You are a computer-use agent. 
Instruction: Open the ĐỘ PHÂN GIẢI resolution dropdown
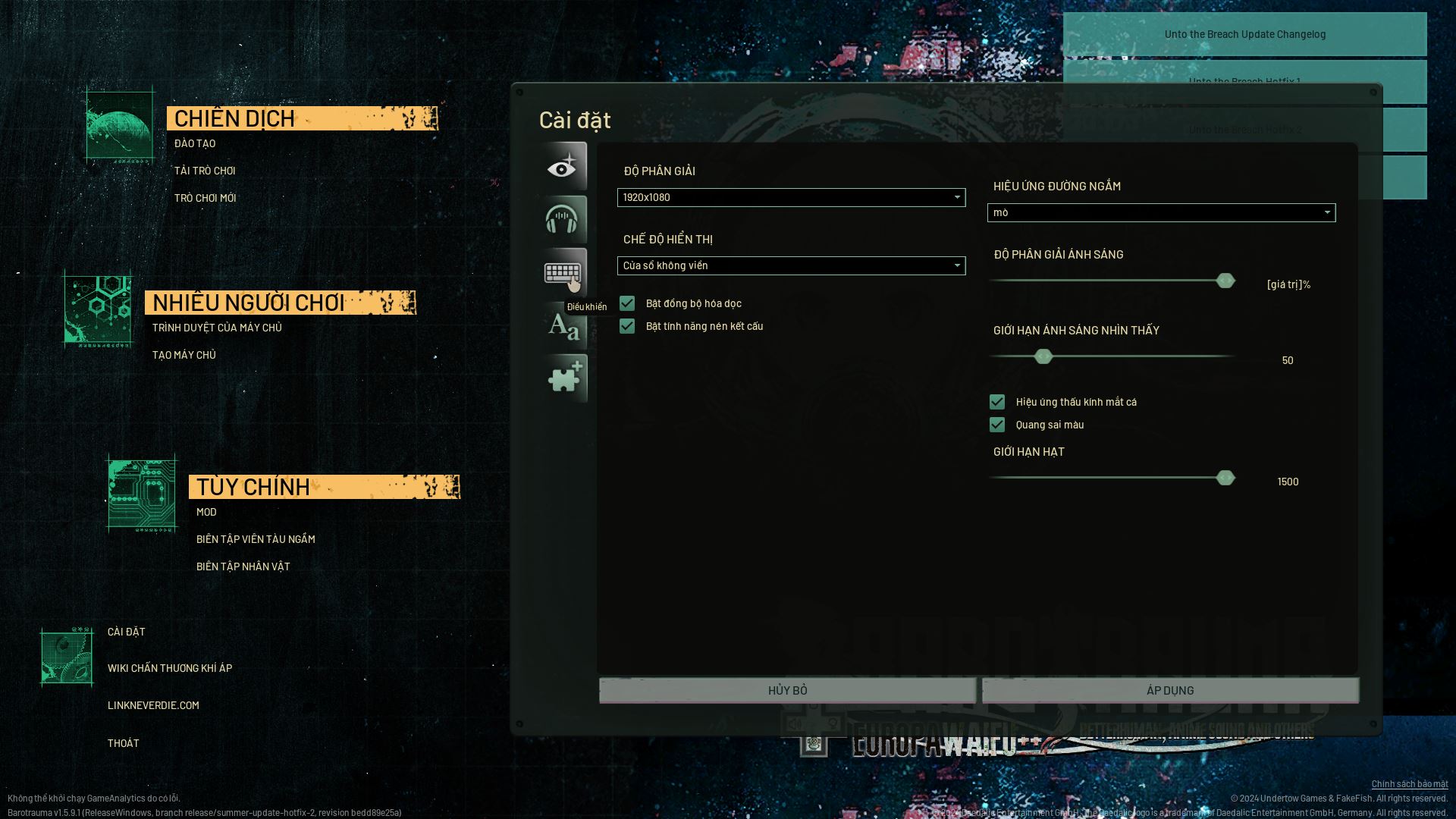[791, 197]
